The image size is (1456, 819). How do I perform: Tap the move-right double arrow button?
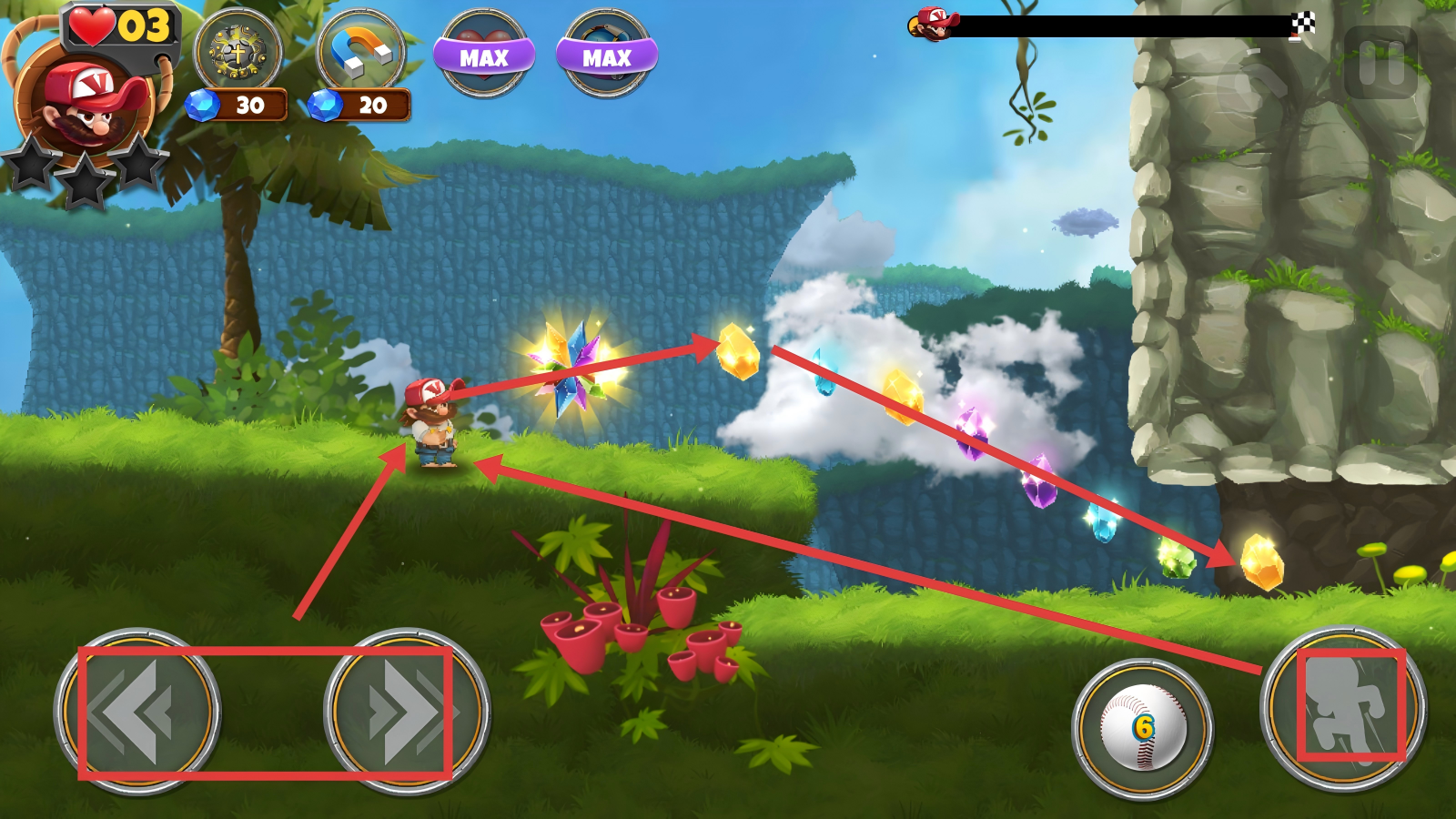407,711
